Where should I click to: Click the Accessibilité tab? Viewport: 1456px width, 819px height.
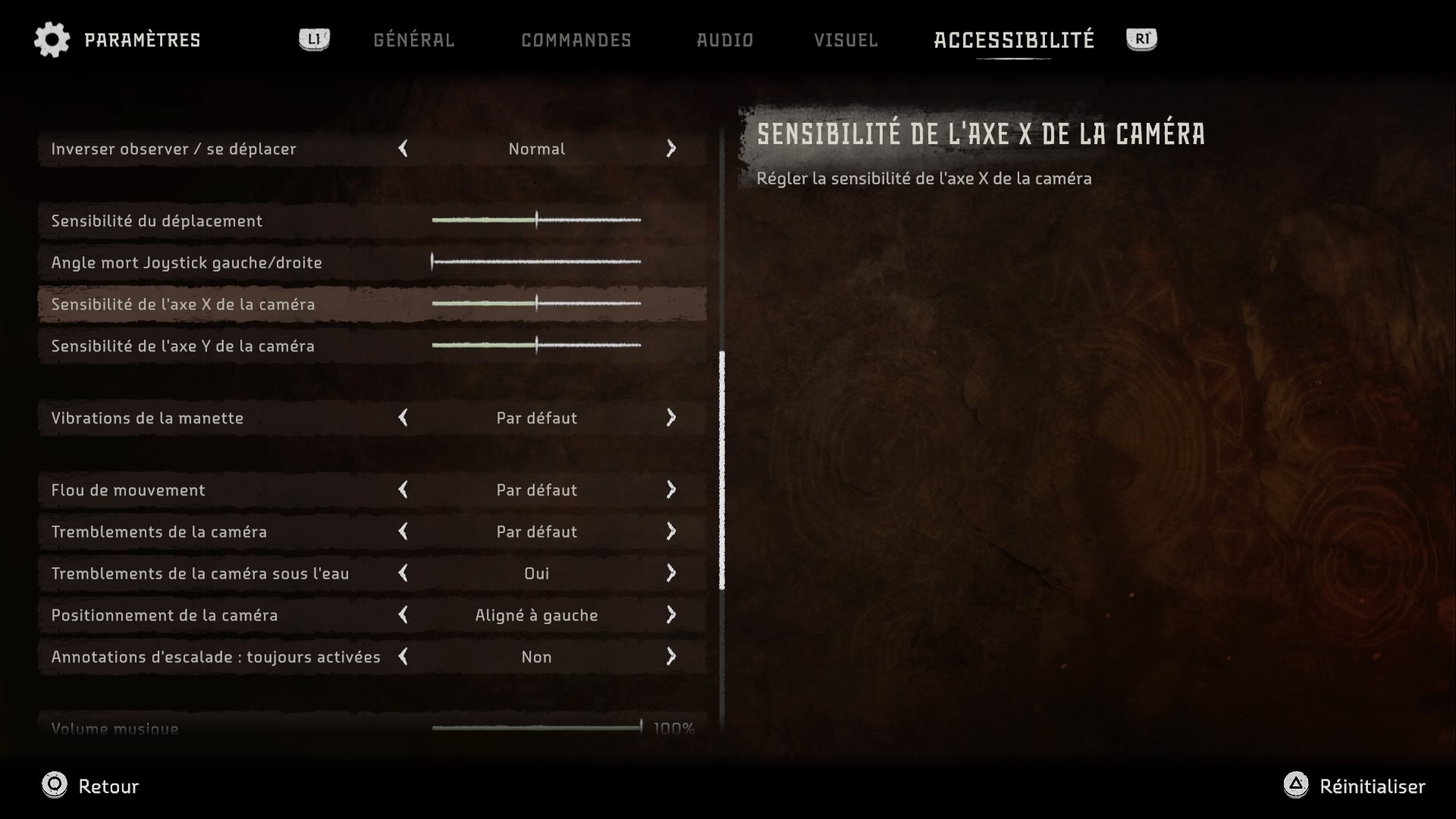[1014, 40]
